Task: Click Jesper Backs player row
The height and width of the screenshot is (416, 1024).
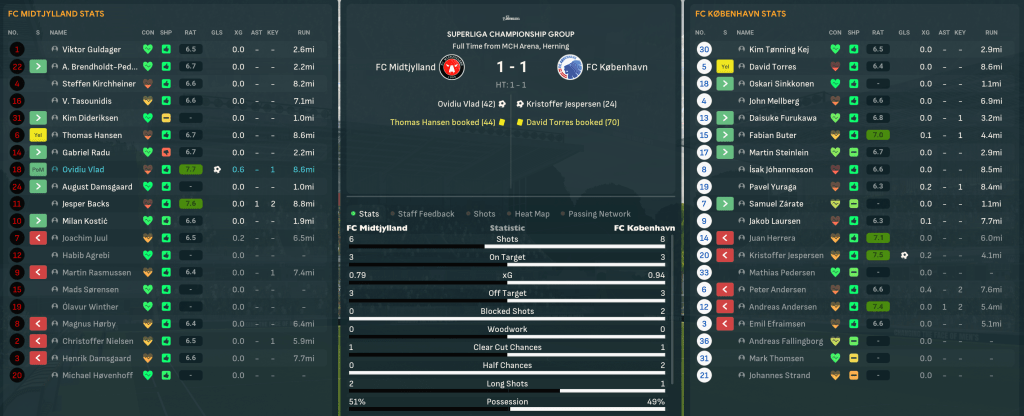Action: click(x=87, y=203)
